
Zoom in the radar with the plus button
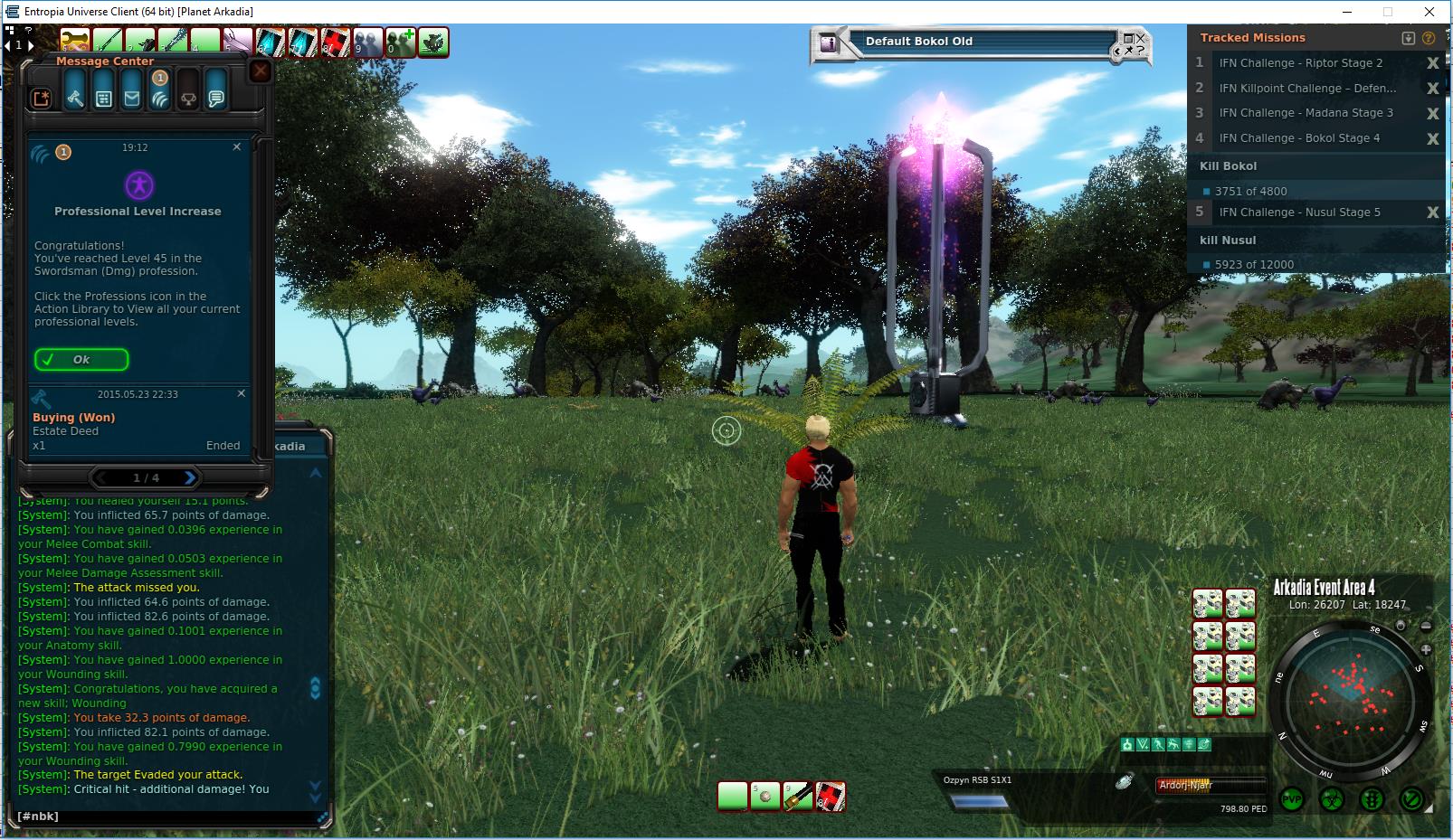pyautogui.click(x=1426, y=649)
